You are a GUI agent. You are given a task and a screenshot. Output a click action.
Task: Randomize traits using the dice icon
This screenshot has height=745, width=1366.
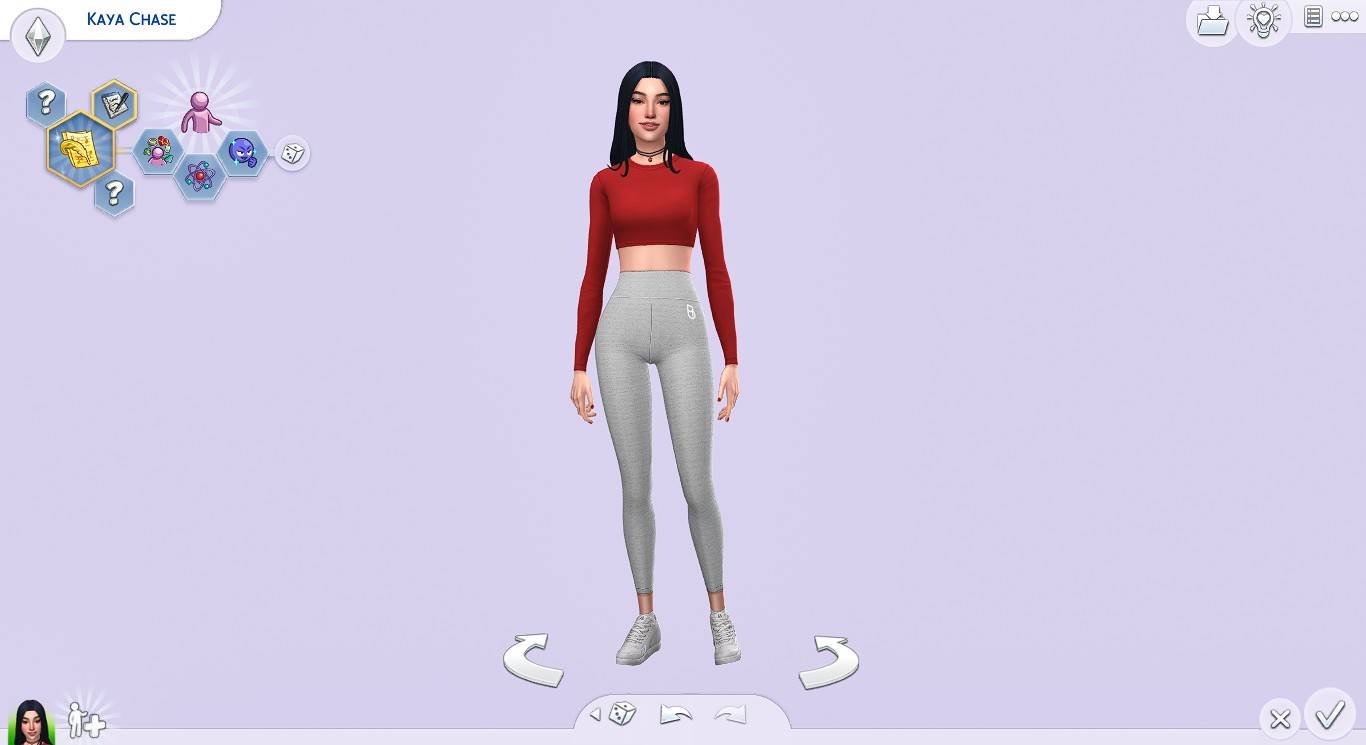pos(292,153)
